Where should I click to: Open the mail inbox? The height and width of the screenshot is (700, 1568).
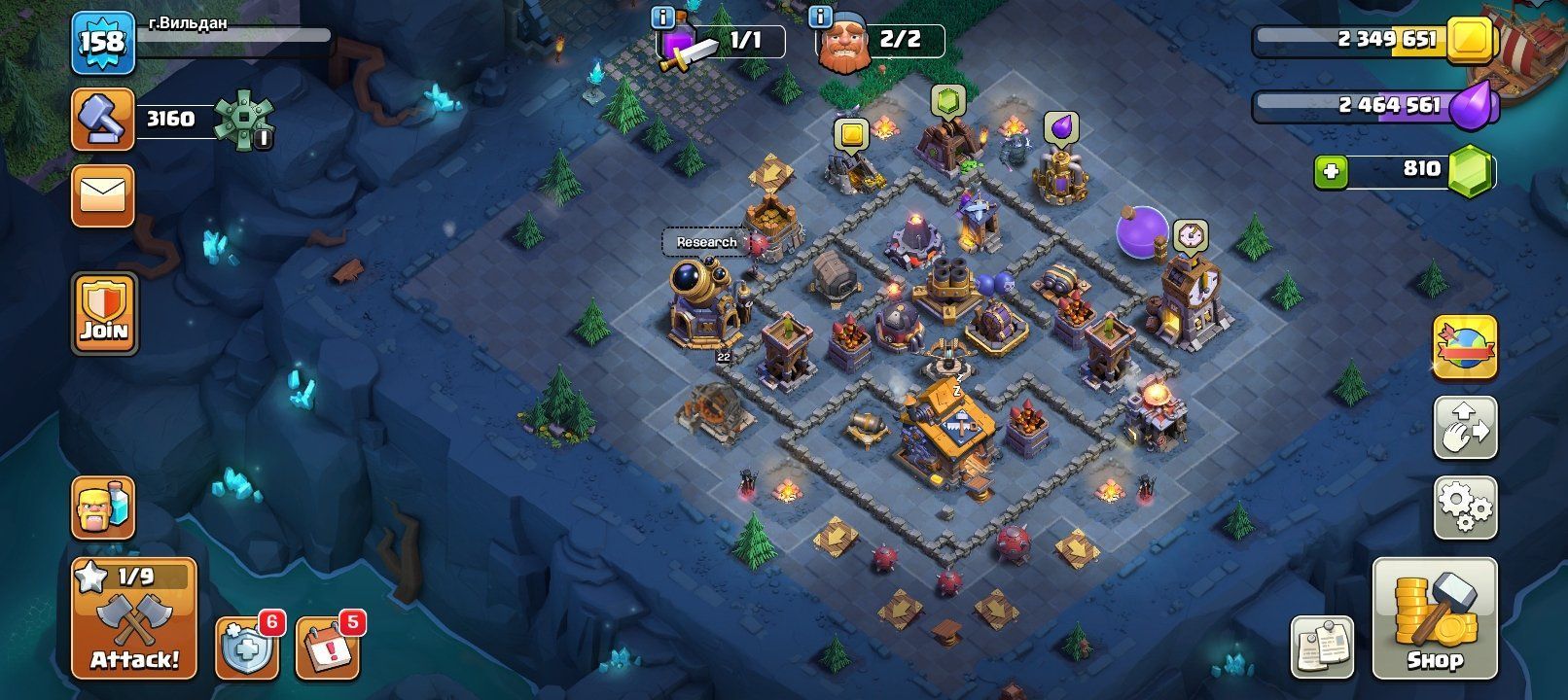102,195
